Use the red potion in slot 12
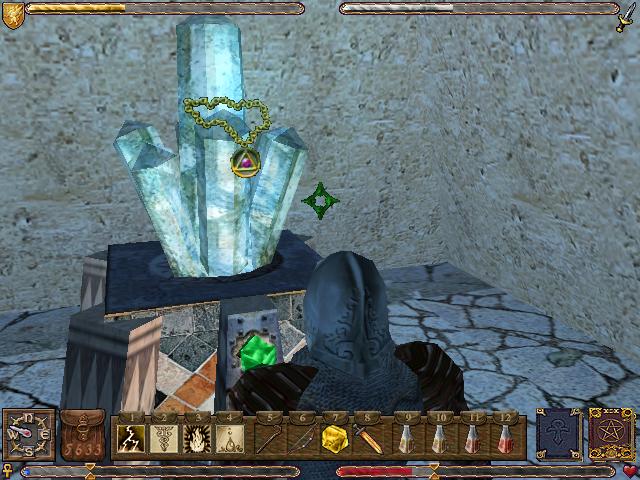Viewport: 640px width, 480px height. click(509, 438)
